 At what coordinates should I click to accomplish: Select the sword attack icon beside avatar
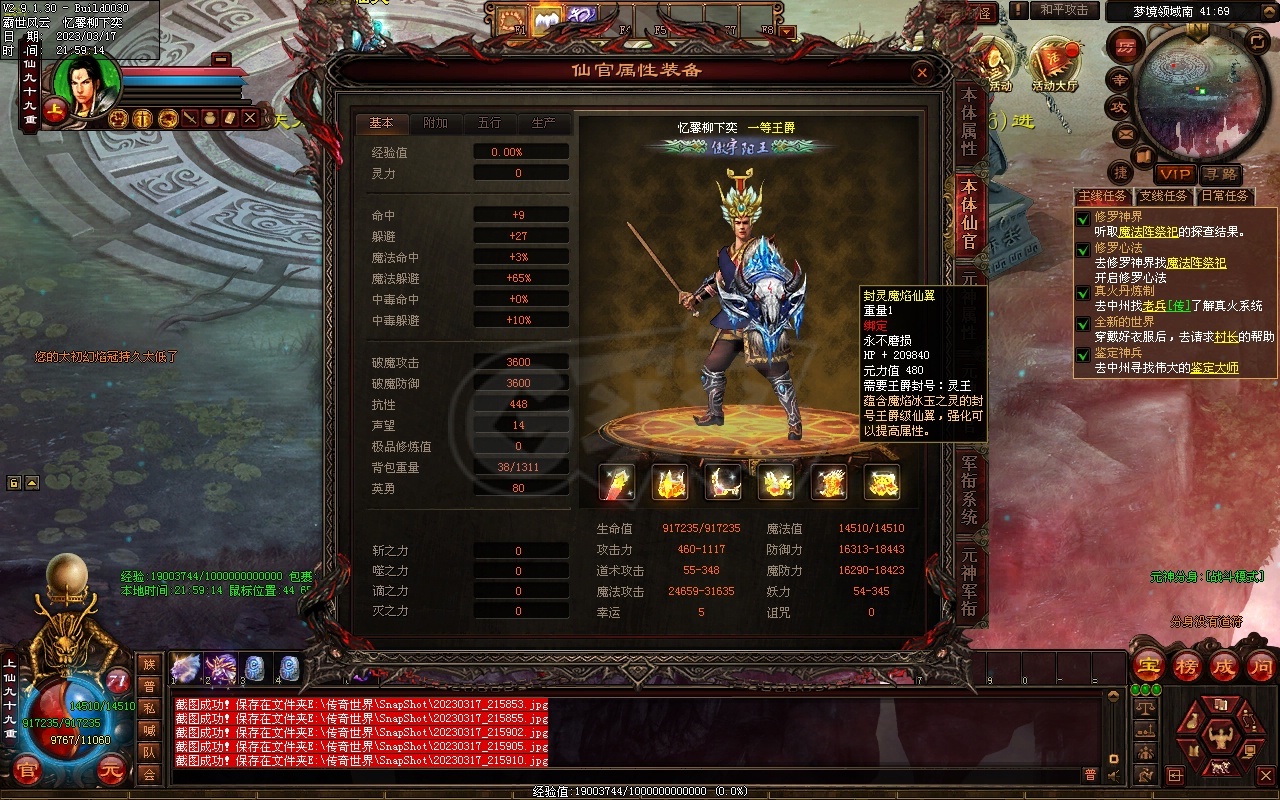click(190, 119)
